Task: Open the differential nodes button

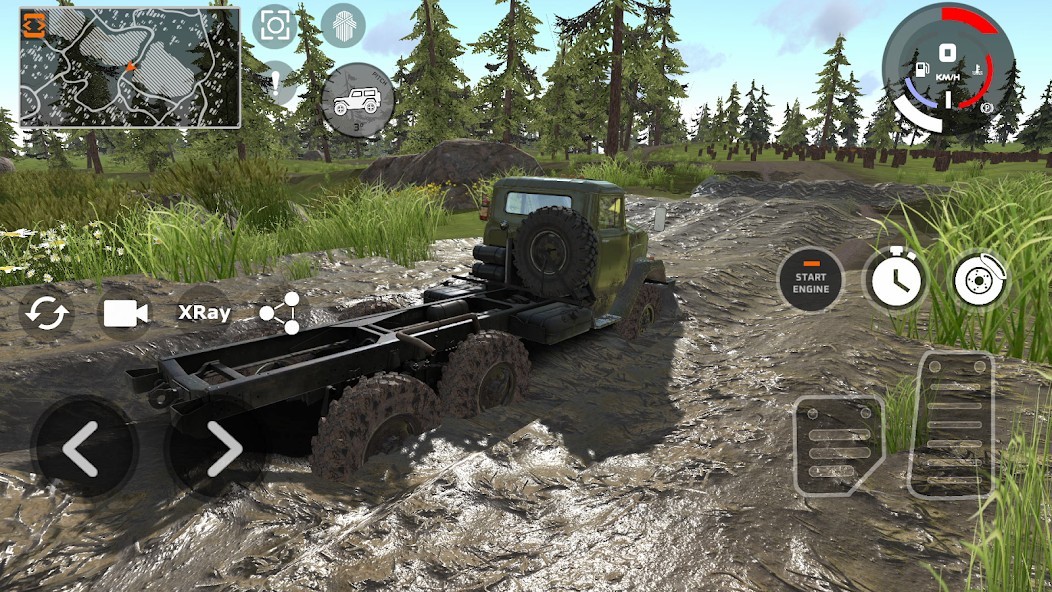Action: tap(281, 313)
